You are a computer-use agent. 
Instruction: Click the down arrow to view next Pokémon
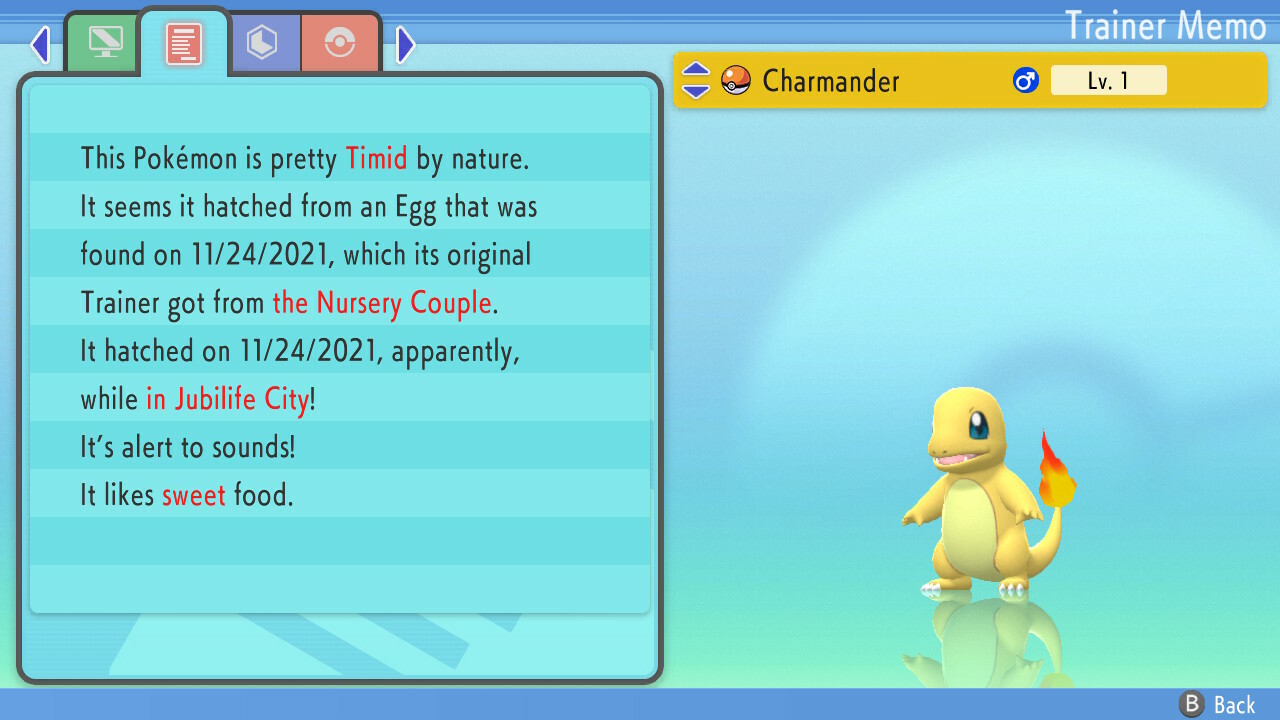[694, 90]
